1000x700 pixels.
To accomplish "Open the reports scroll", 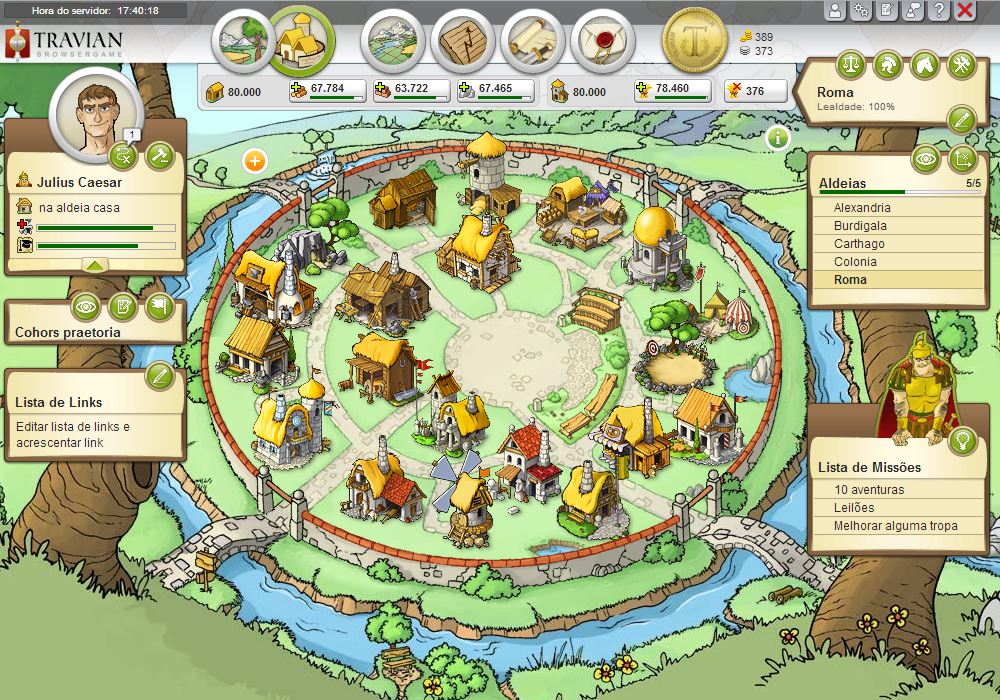I will (532, 41).
